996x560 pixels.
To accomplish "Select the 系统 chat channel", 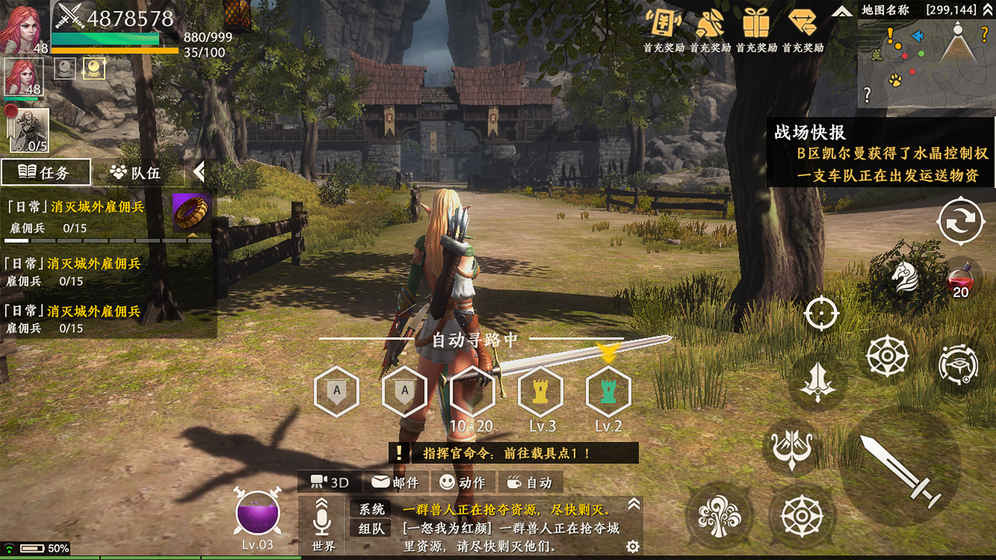I will [x=372, y=508].
